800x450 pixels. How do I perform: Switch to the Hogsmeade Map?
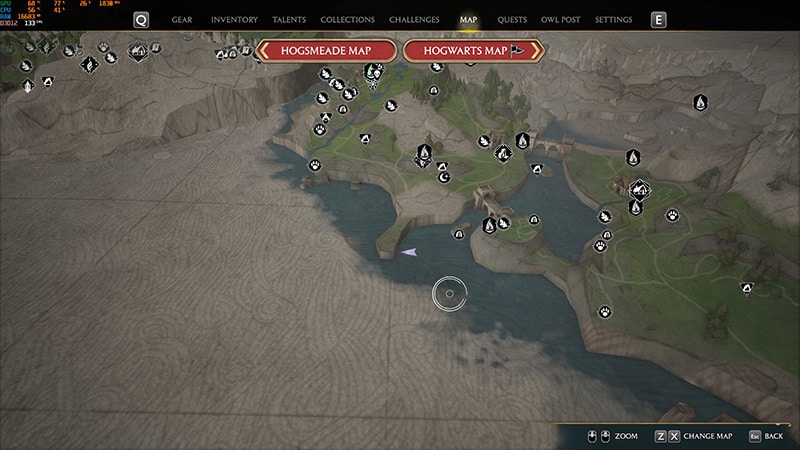pos(328,51)
